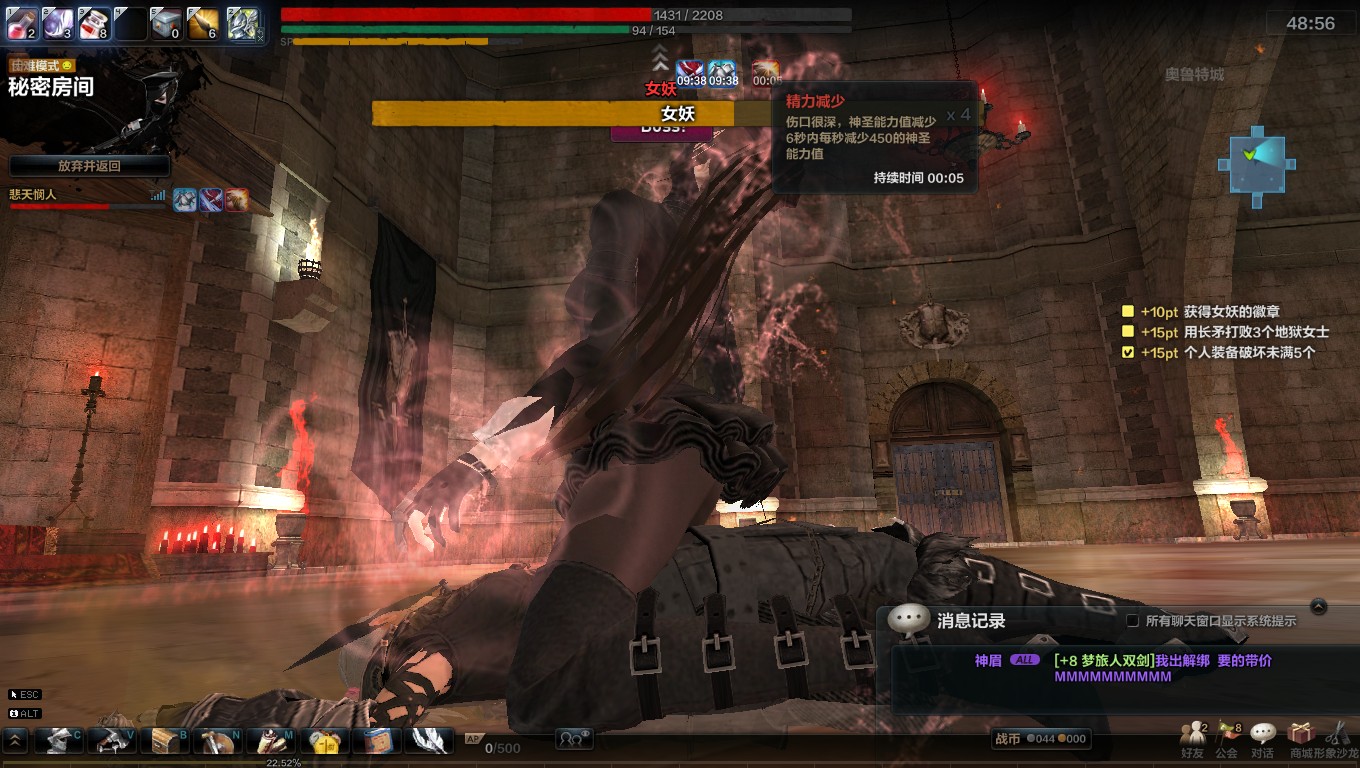Image resolution: width=1360 pixels, height=768 pixels.
Task: Click the 放弃并返回 (abandon and return) button
Action: point(89,166)
